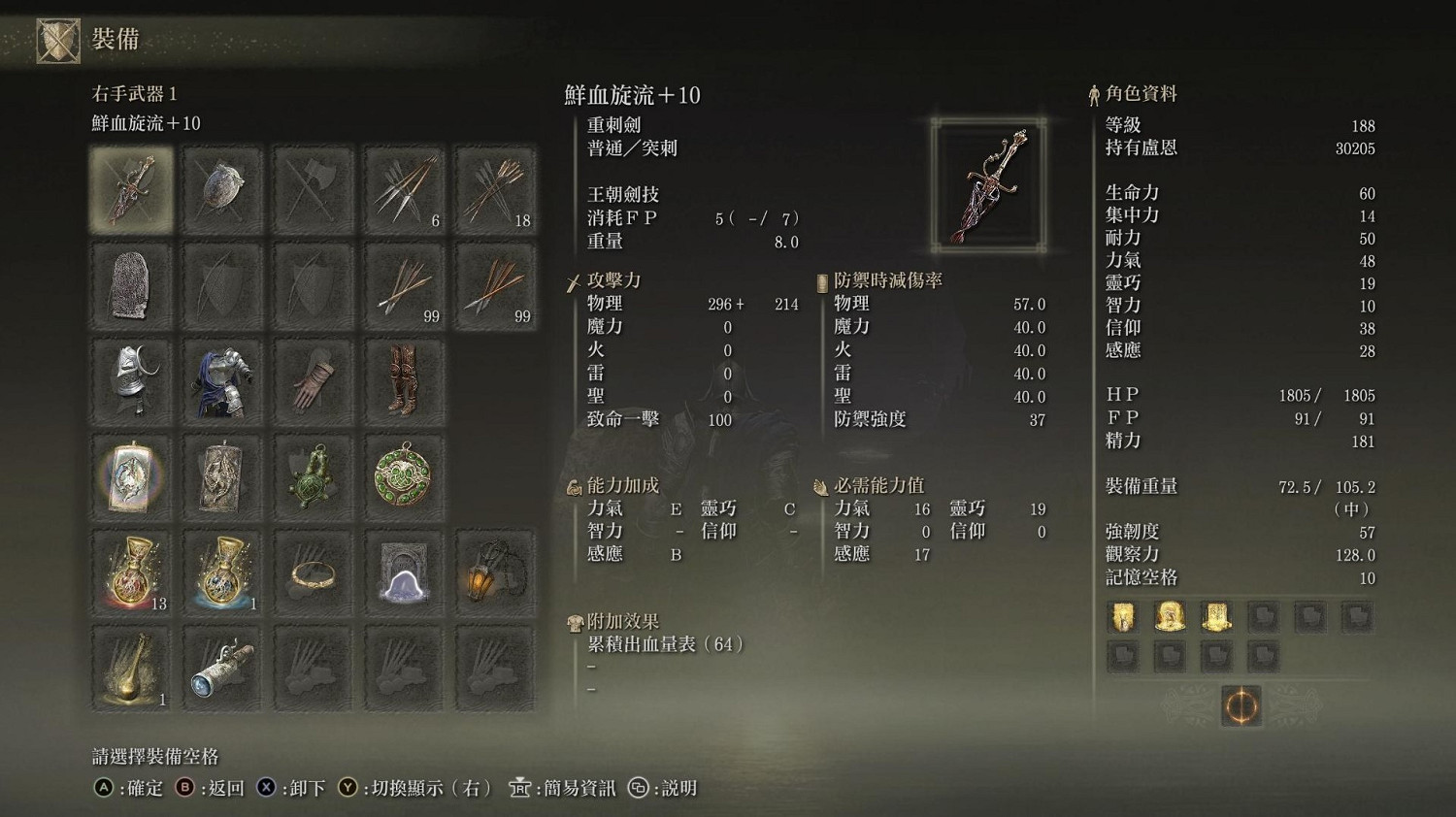Click the dragon talisman slot
This screenshot has height=817, width=1456.
[x=131, y=474]
